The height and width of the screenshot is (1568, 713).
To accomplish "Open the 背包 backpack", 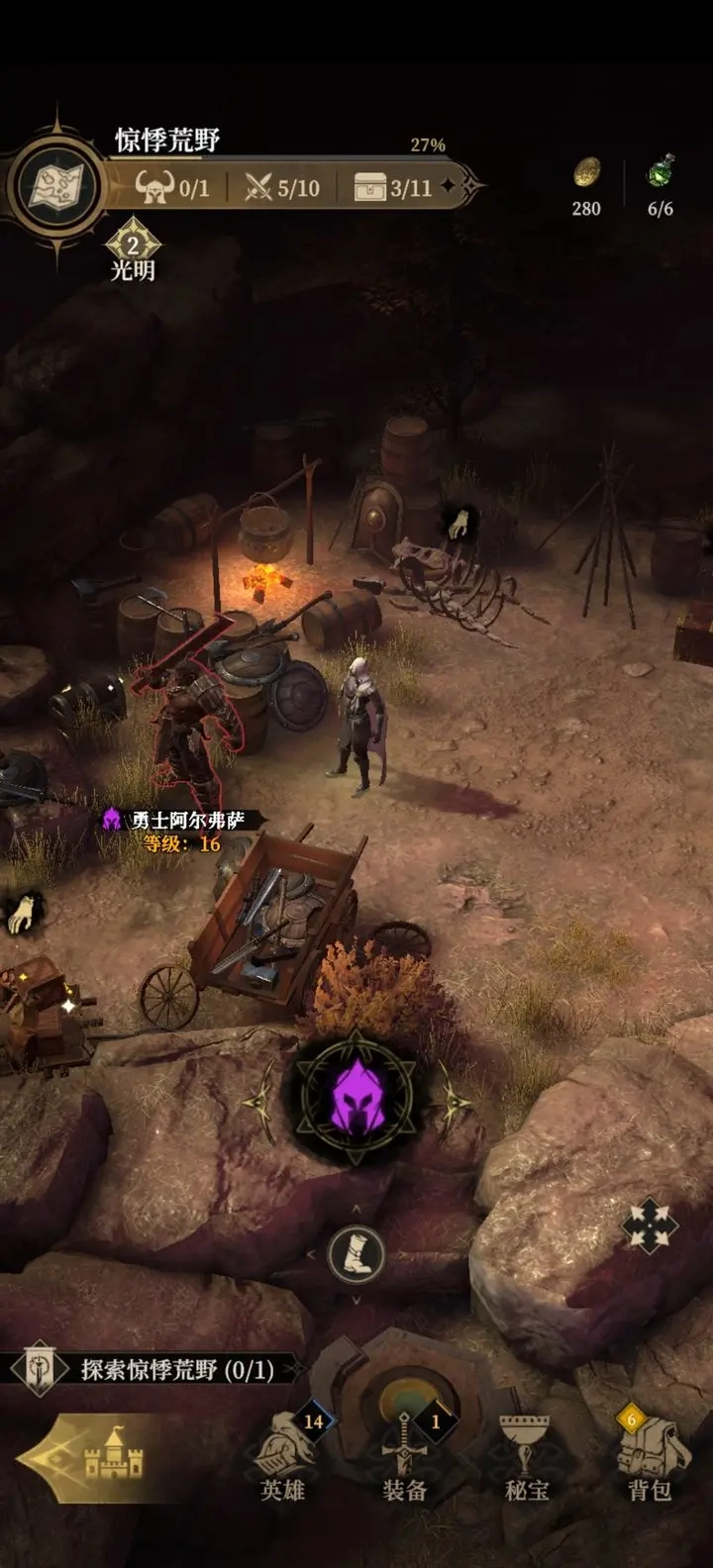I will pos(649,1456).
